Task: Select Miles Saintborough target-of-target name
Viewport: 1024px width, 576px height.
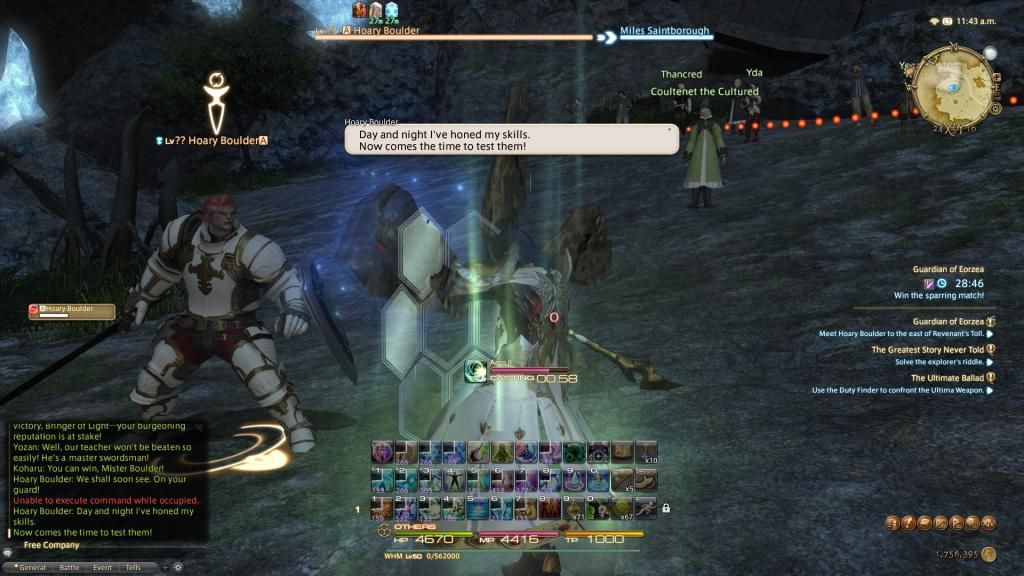Action: [664, 31]
